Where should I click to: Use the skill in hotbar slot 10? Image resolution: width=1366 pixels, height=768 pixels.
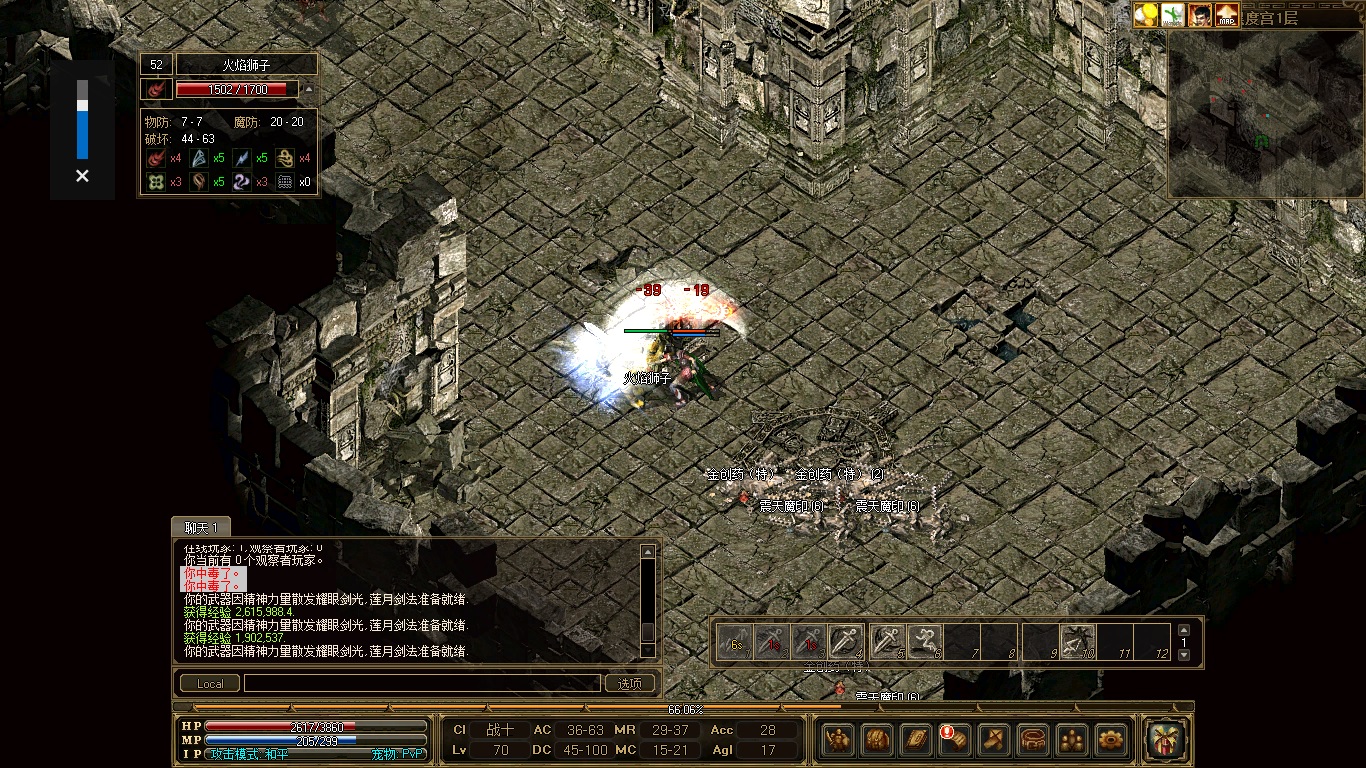pos(1077,641)
